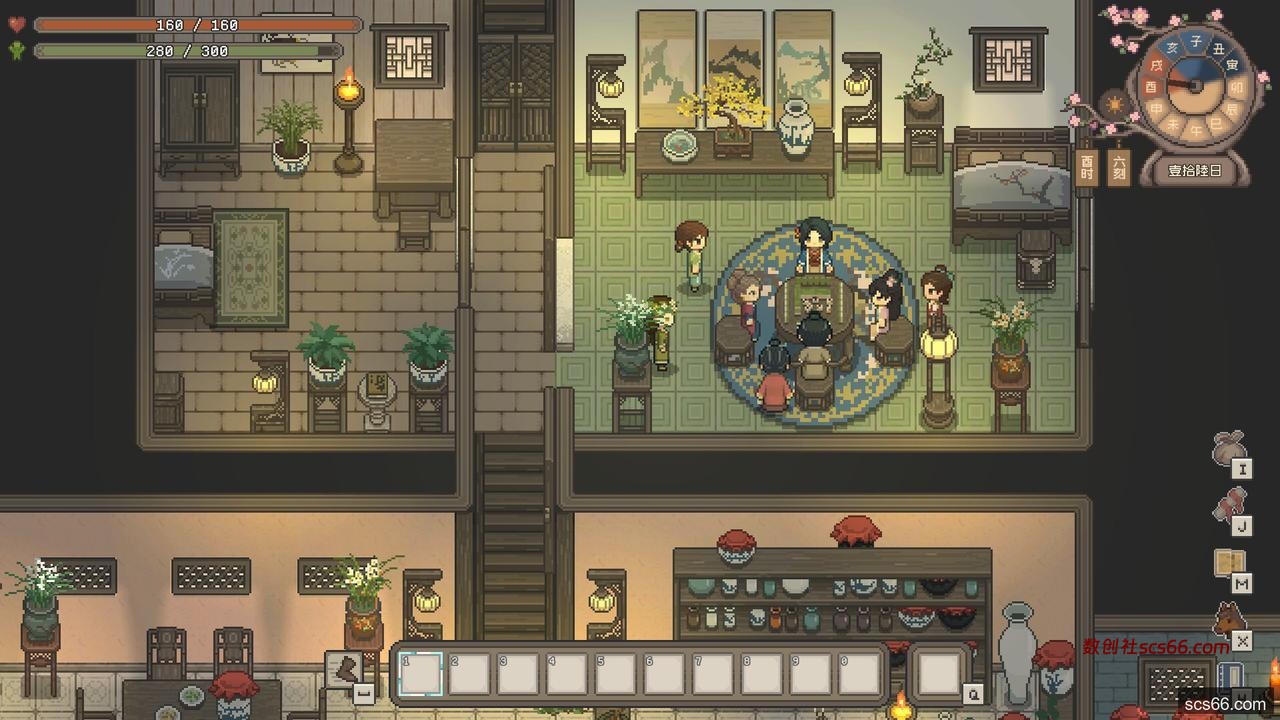This screenshot has height=720, width=1280.
Task: Choose hotbar slot number 0
Action: coord(860,673)
